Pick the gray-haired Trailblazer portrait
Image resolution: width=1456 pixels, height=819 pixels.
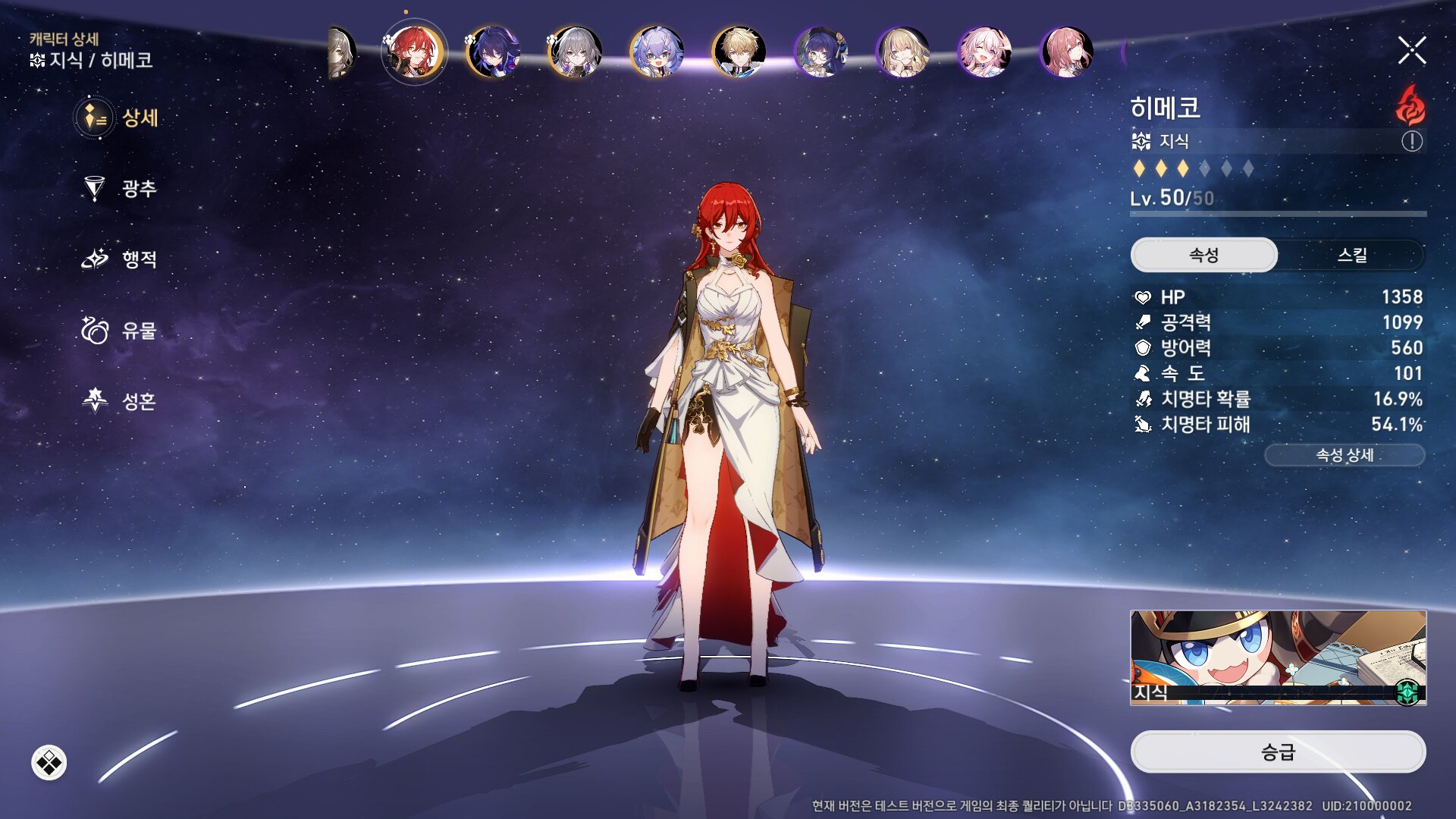pyautogui.click(x=576, y=52)
